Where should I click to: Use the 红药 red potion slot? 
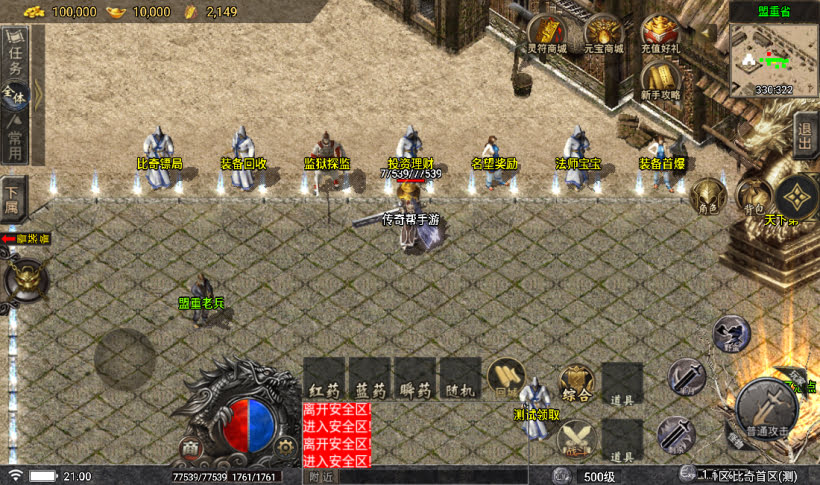coord(324,380)
